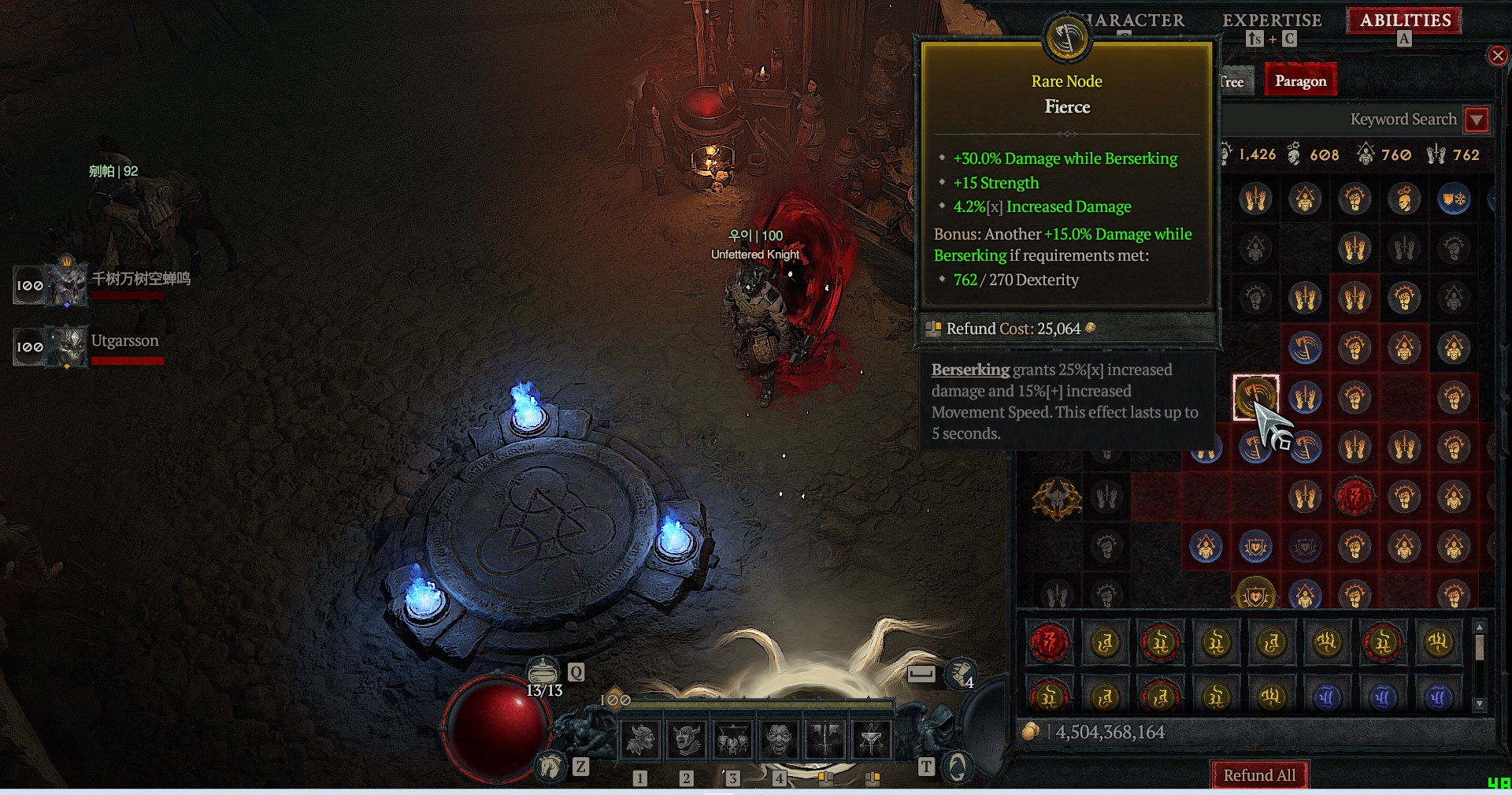Screen dimensions: 1512x795
Task: Activate the horned-helmet warrior skill slot
Action: [x=640, y=739]
